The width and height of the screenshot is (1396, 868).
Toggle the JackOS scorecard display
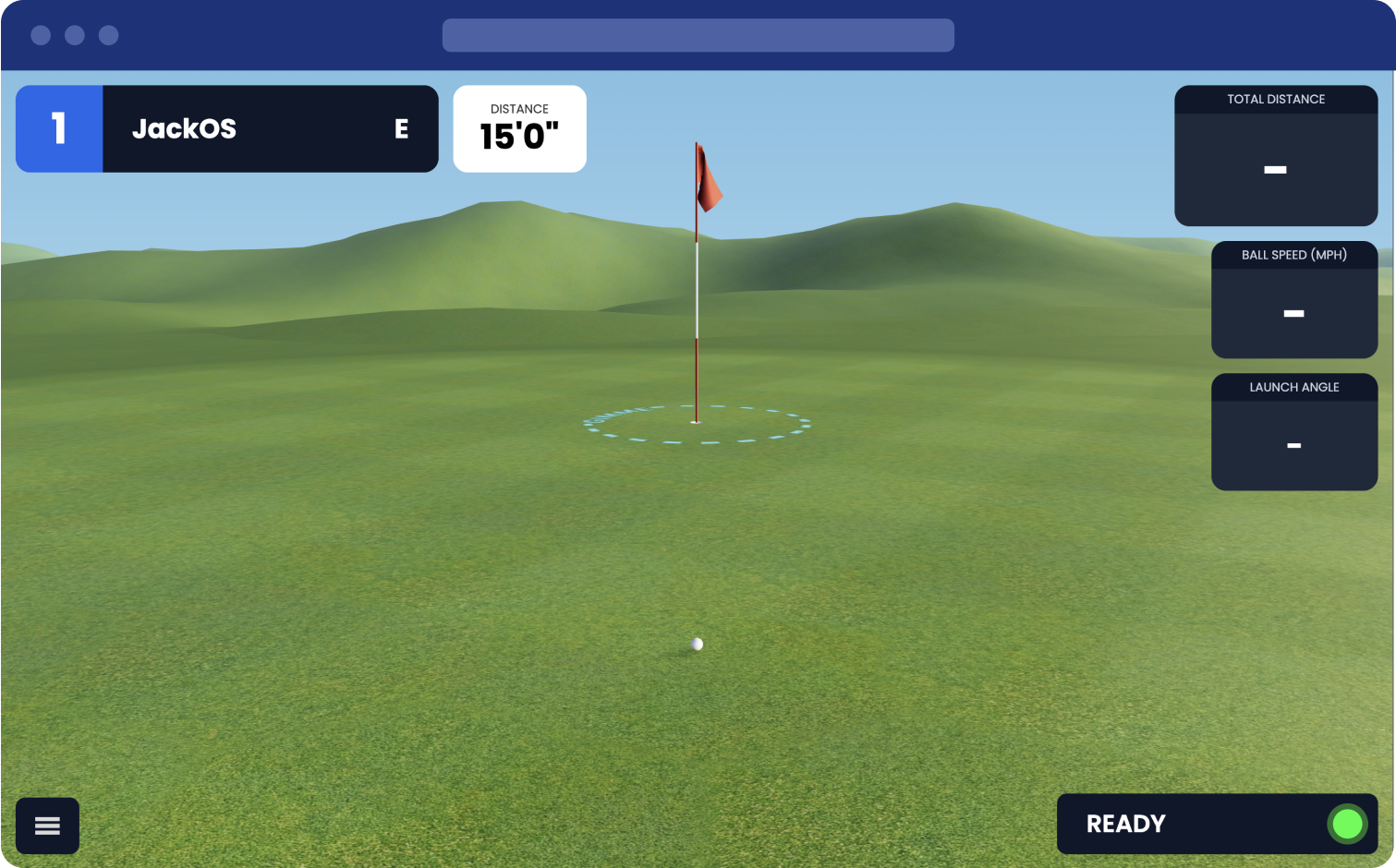coord(226,128)
